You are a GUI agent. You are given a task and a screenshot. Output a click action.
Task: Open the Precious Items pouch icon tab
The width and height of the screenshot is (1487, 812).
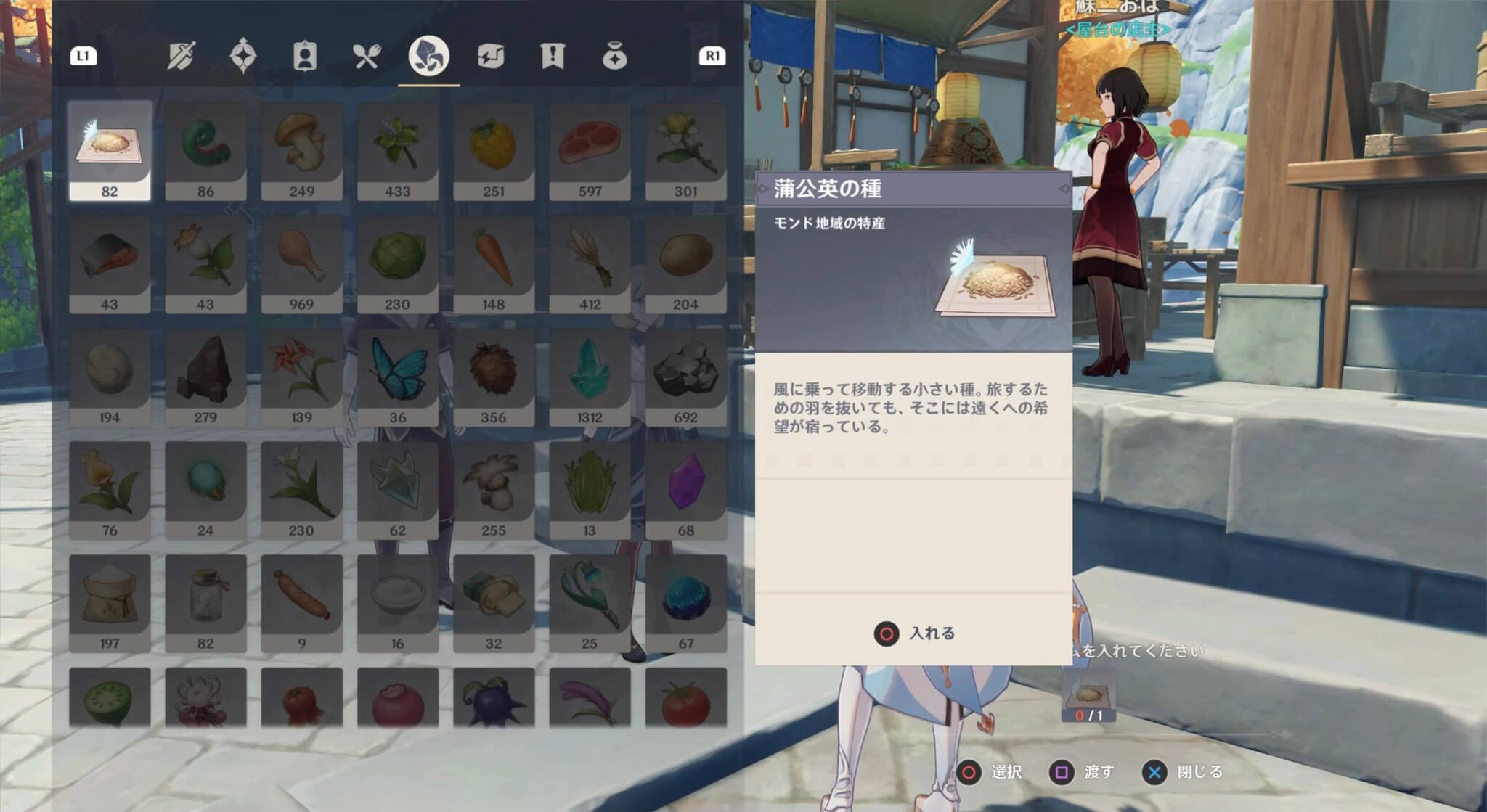point(615,58)
